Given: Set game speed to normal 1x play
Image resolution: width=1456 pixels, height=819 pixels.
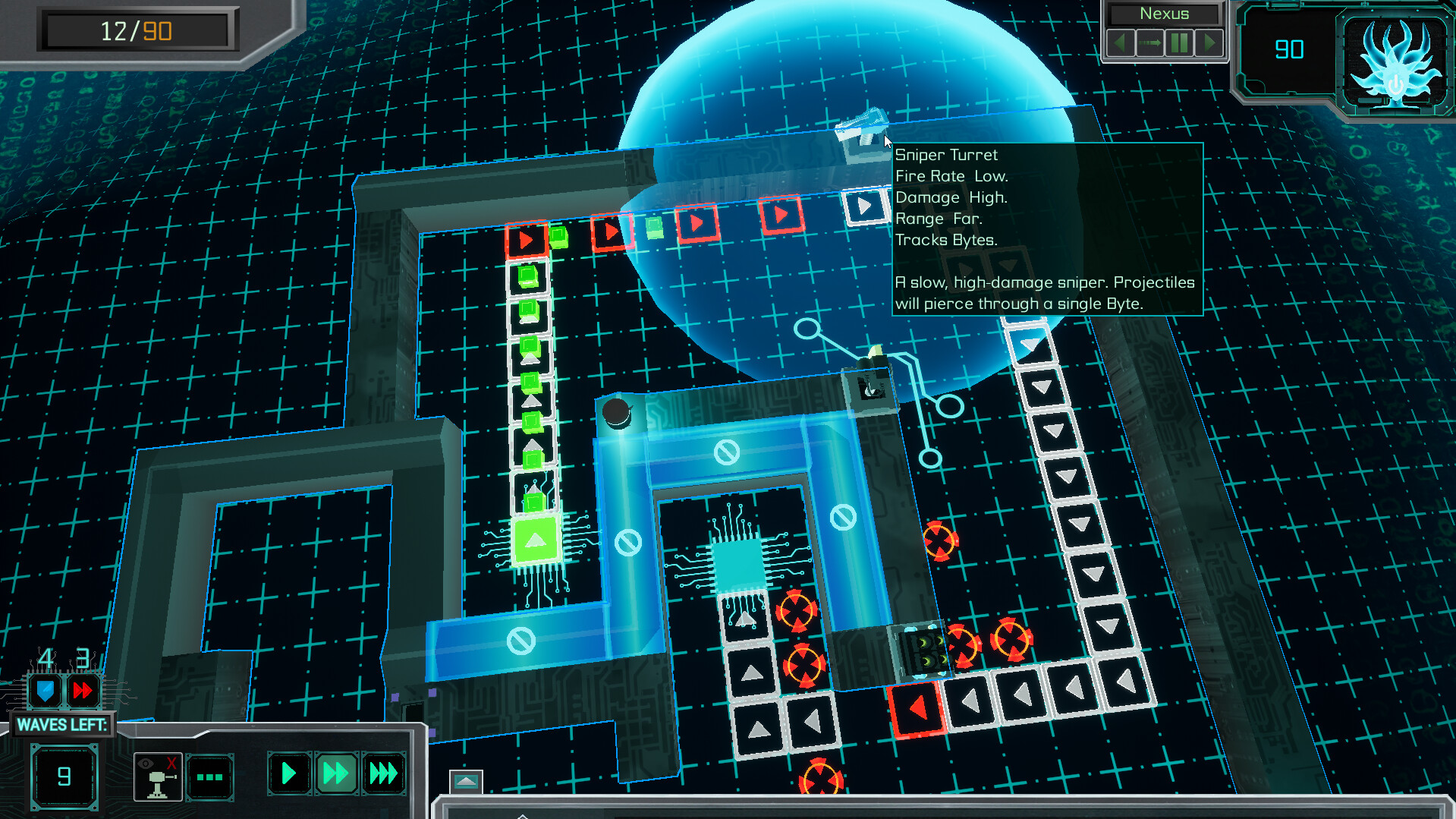Looking at the screenshot, I should 288,774.
